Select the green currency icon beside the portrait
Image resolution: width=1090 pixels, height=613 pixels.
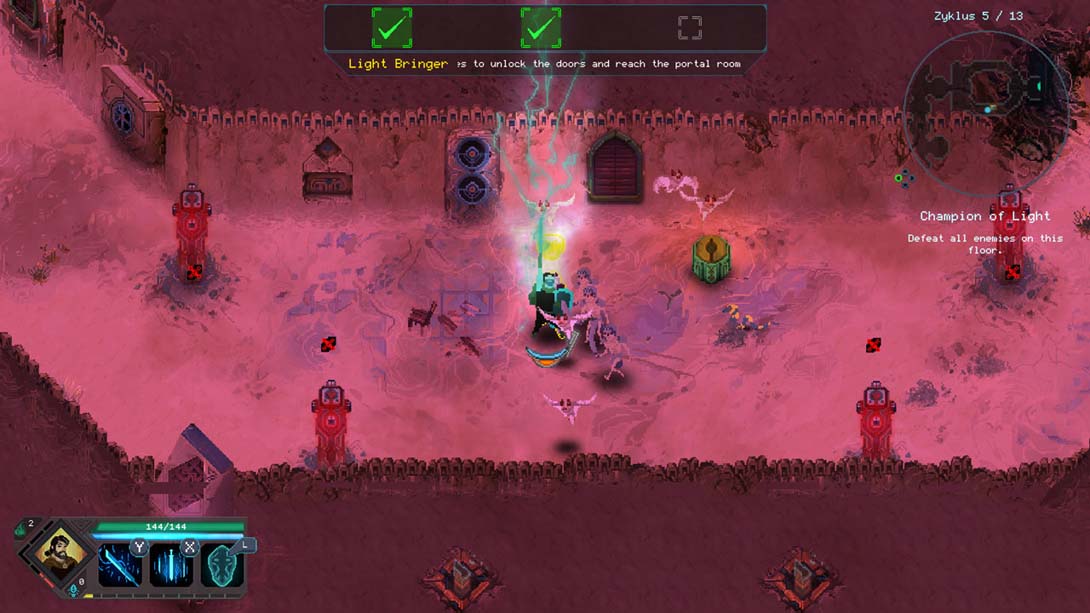click(x=22, y=531)
